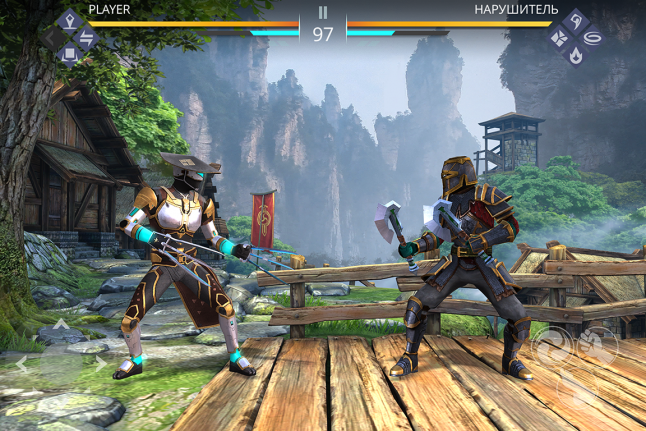Inspect the enemy's helmet-head perk icon
Image resolution: width=646 pixels, height=431 pixels.
577,20
